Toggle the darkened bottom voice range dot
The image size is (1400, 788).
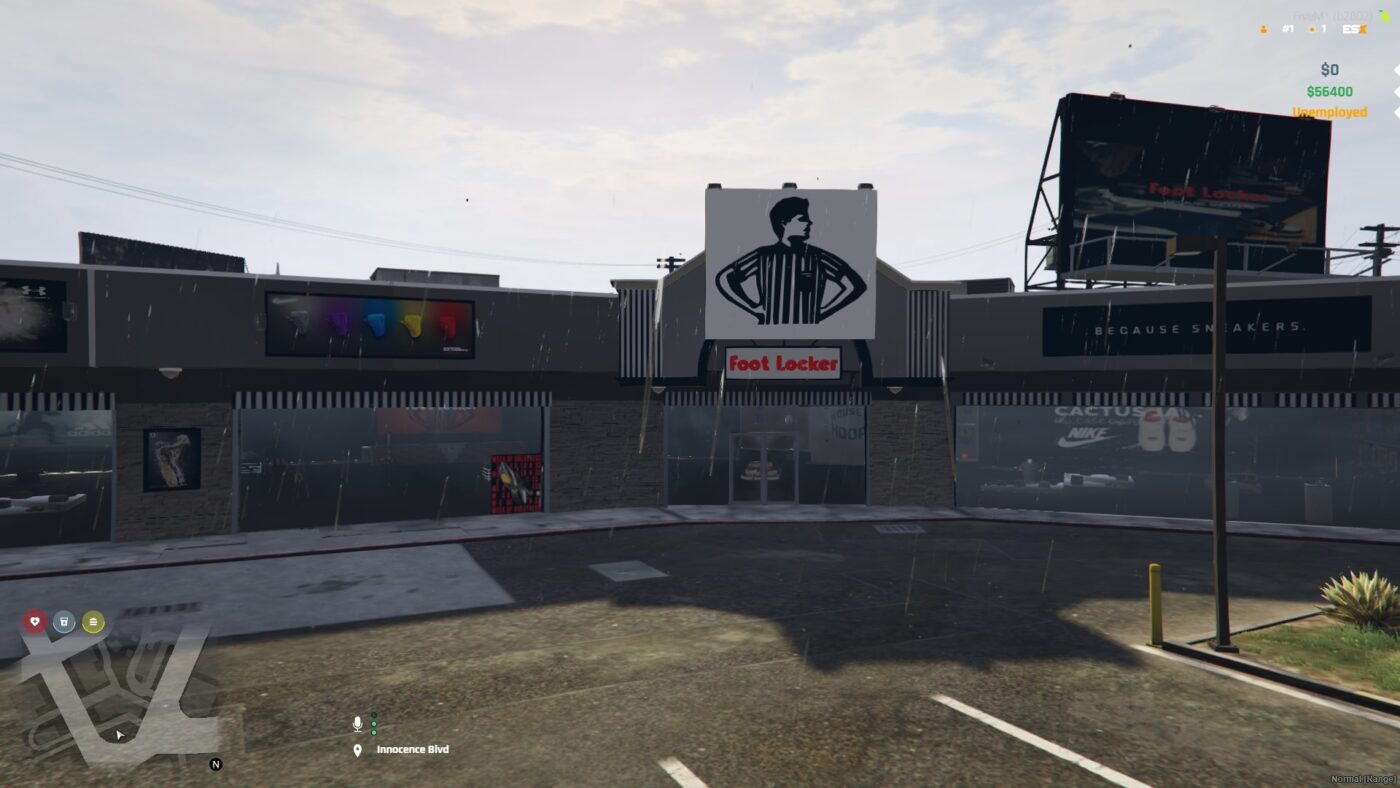tap(374, 732)
